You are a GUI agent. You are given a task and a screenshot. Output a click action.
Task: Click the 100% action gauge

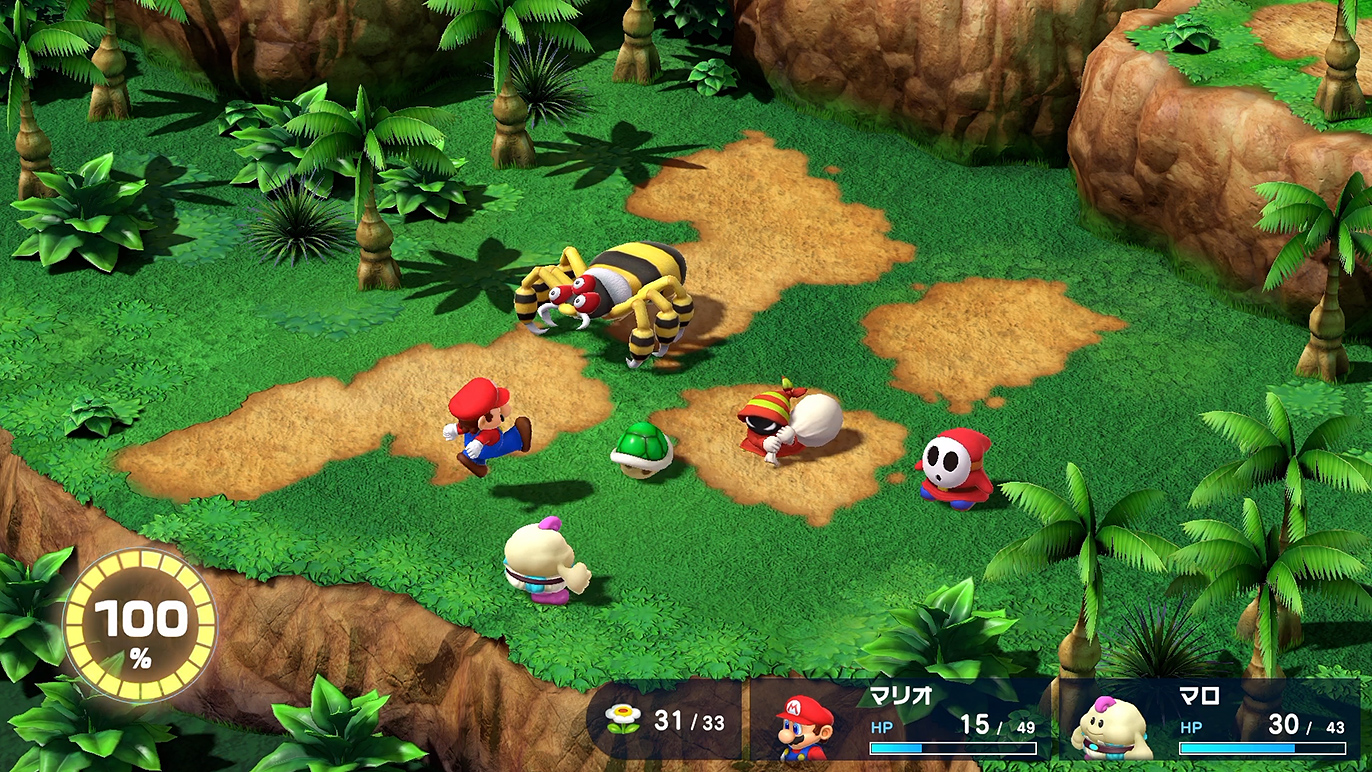click(x=140, y=624)
